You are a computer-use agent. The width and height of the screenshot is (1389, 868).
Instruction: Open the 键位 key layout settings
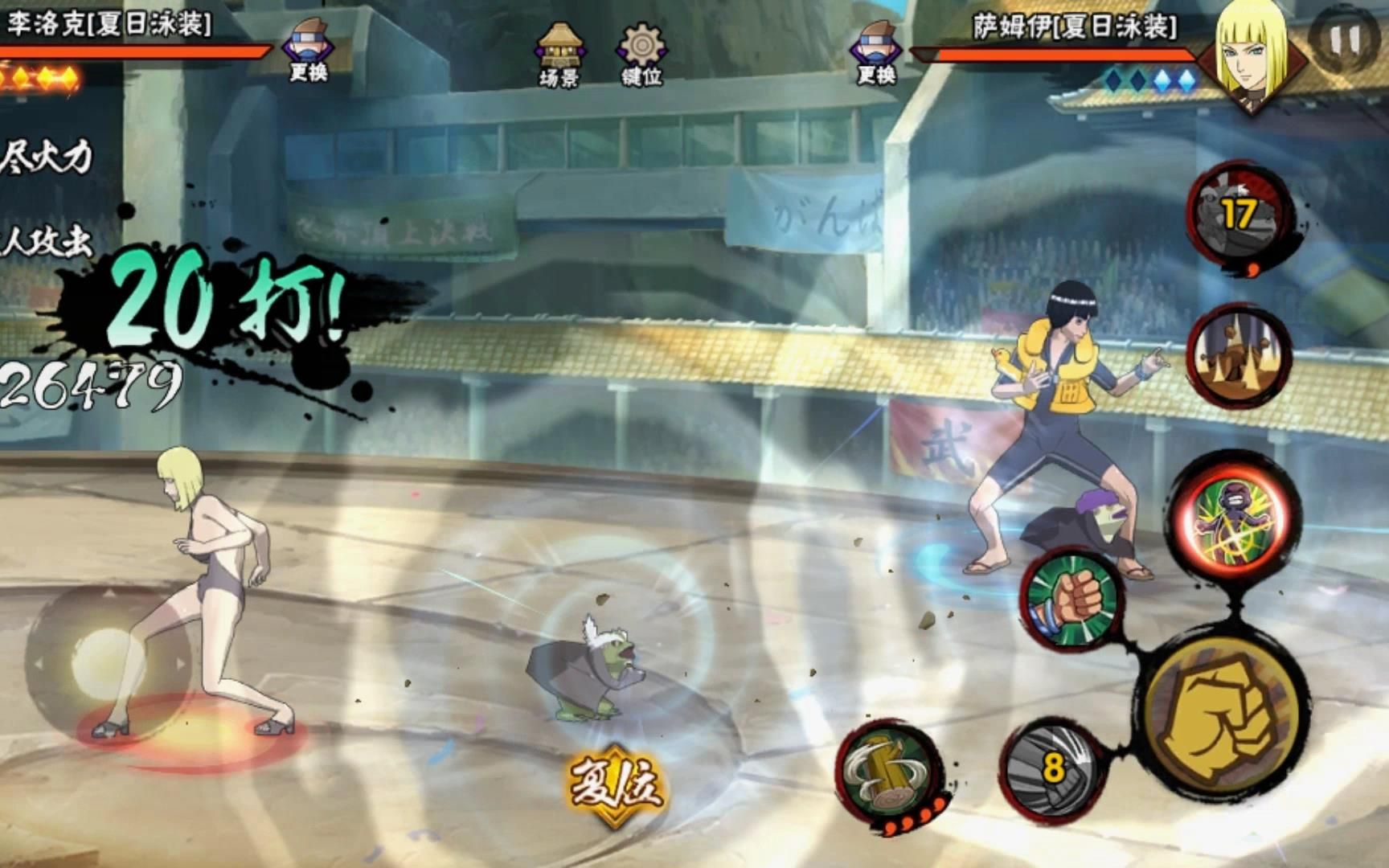click(641, 51)
